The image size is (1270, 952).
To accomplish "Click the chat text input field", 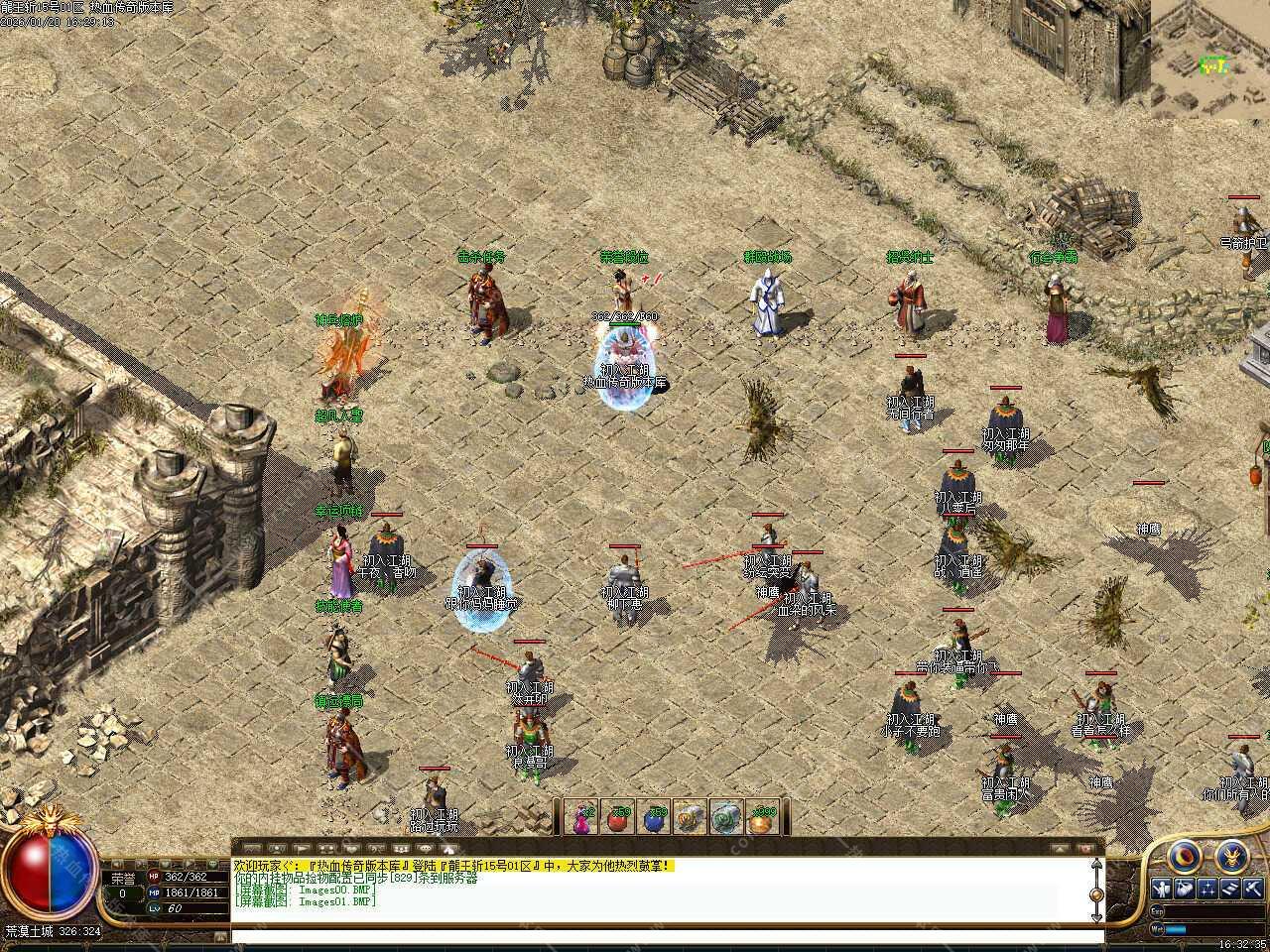I will click(x=665, y=935).
